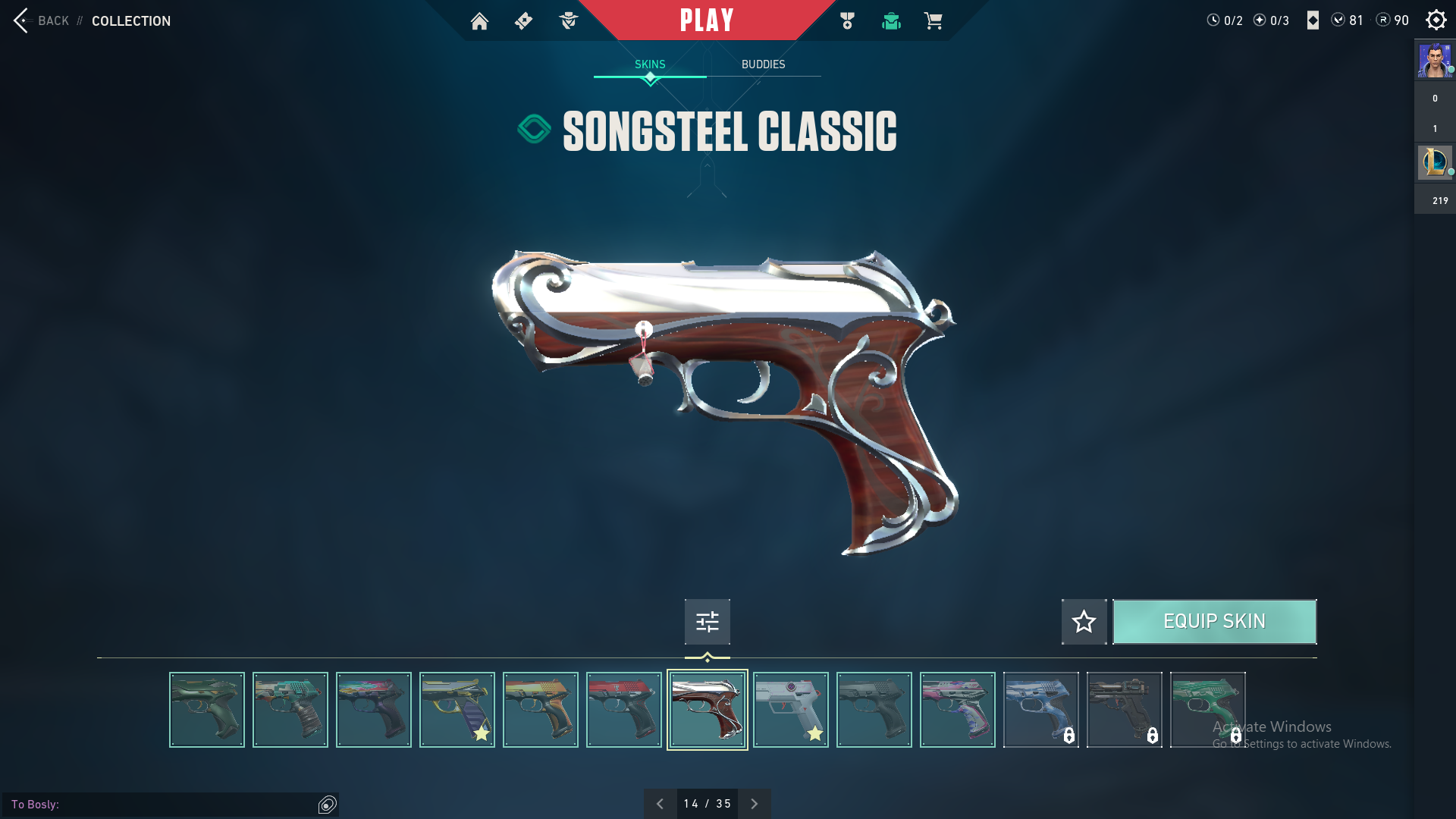Open the skin filter sliders button

pyautogui.click(x=707, y=622)
